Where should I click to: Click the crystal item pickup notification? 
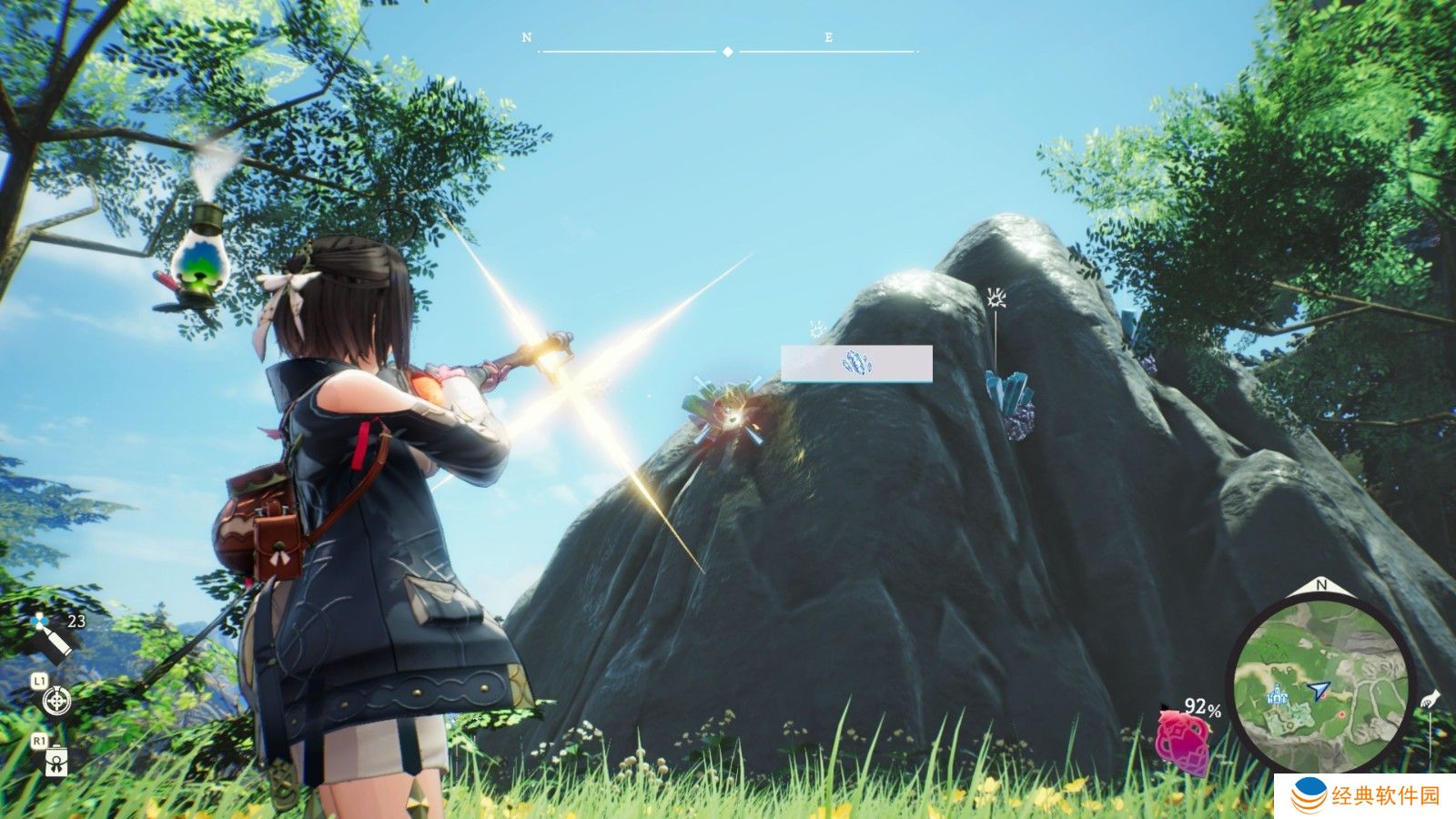click(855, 363)
